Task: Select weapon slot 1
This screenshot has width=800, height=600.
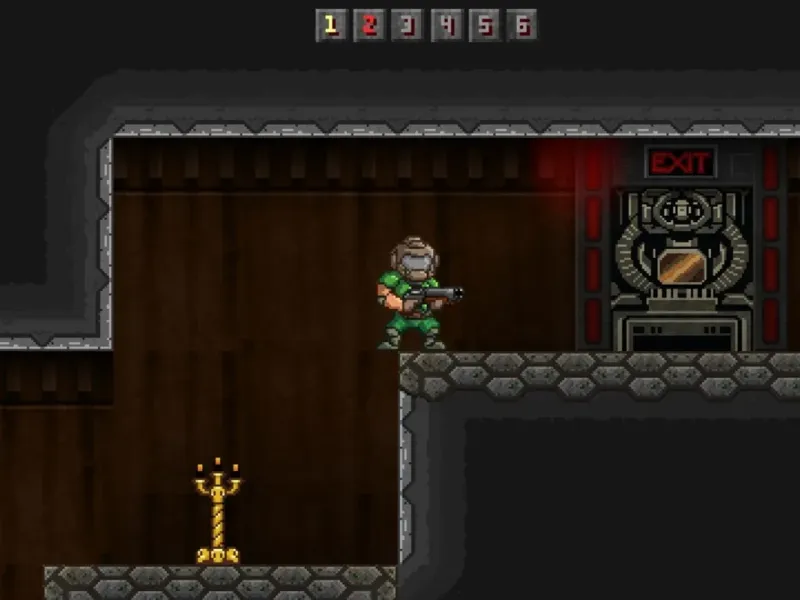Action: (331, 25)
